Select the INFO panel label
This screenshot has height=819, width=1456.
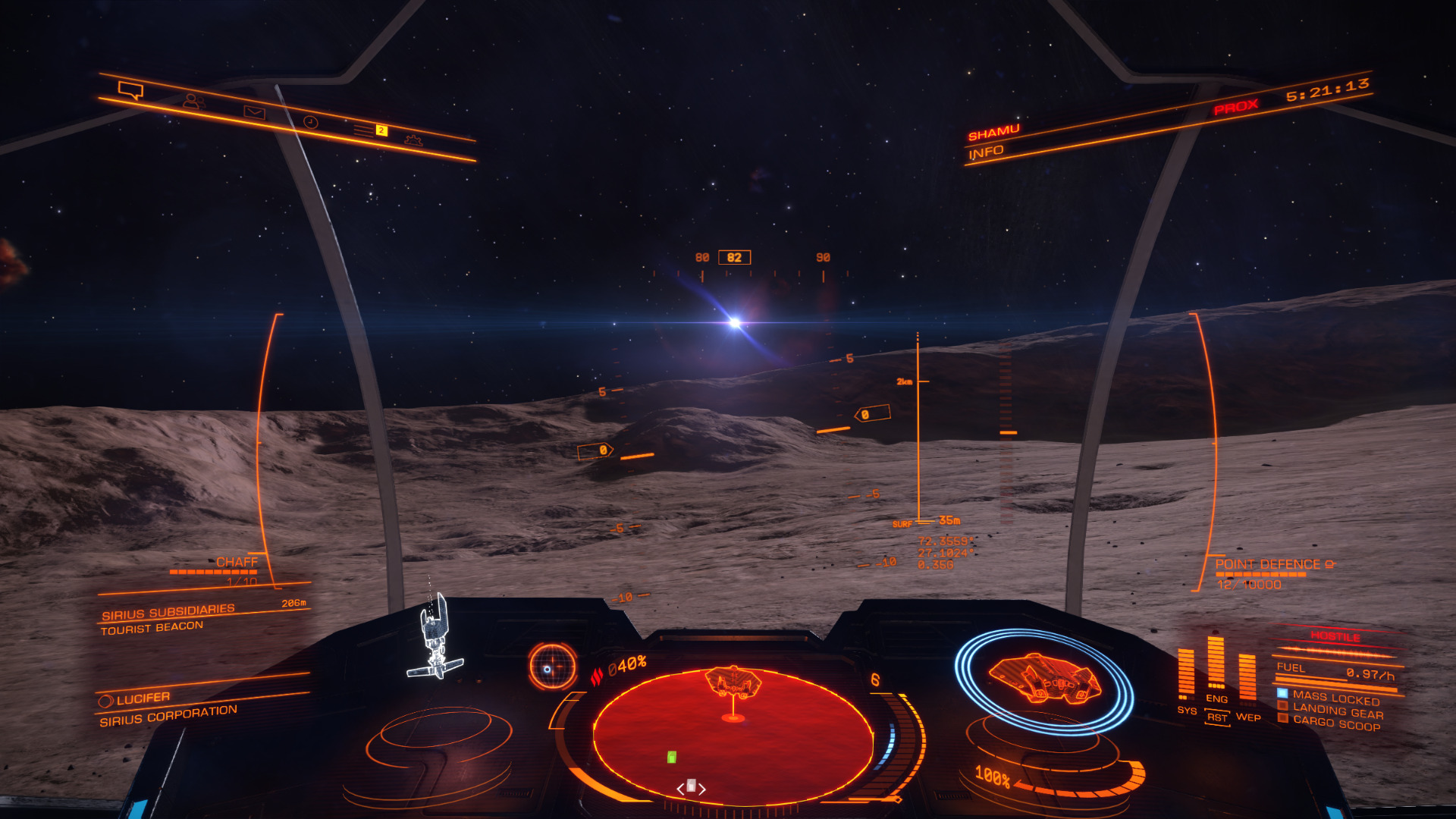986,152
